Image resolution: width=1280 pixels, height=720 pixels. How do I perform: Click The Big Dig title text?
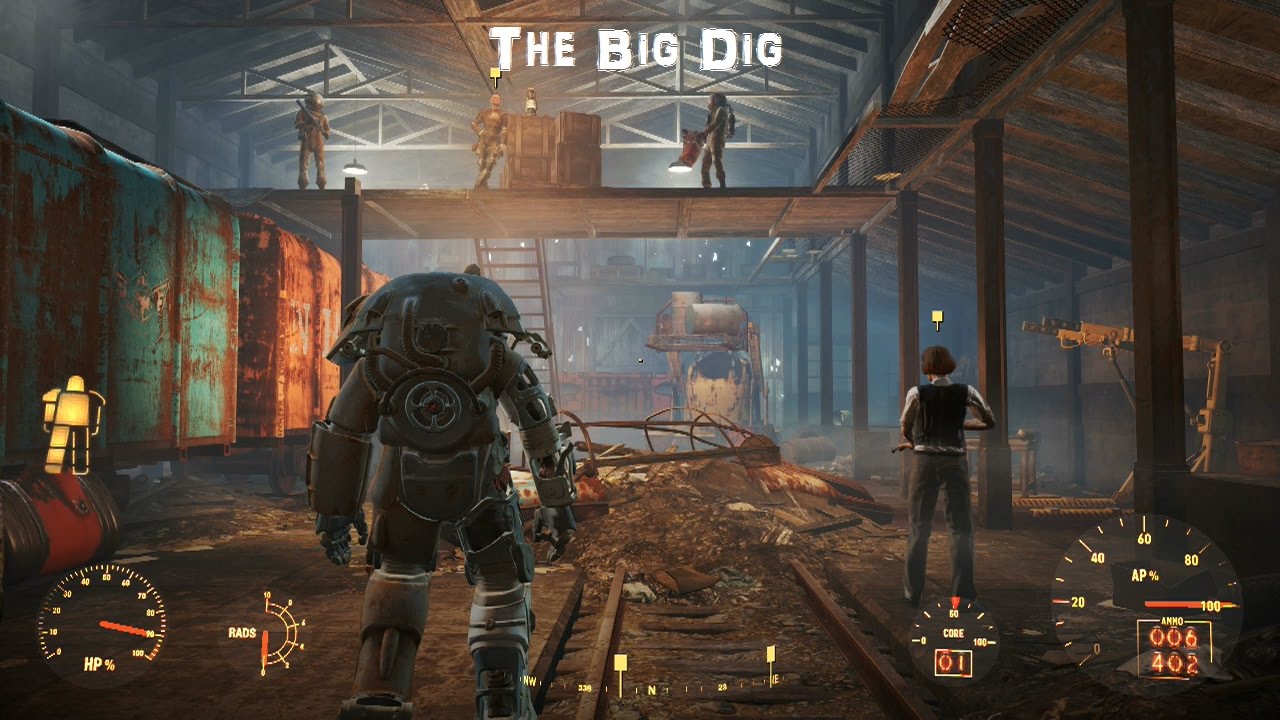(638, 45)
